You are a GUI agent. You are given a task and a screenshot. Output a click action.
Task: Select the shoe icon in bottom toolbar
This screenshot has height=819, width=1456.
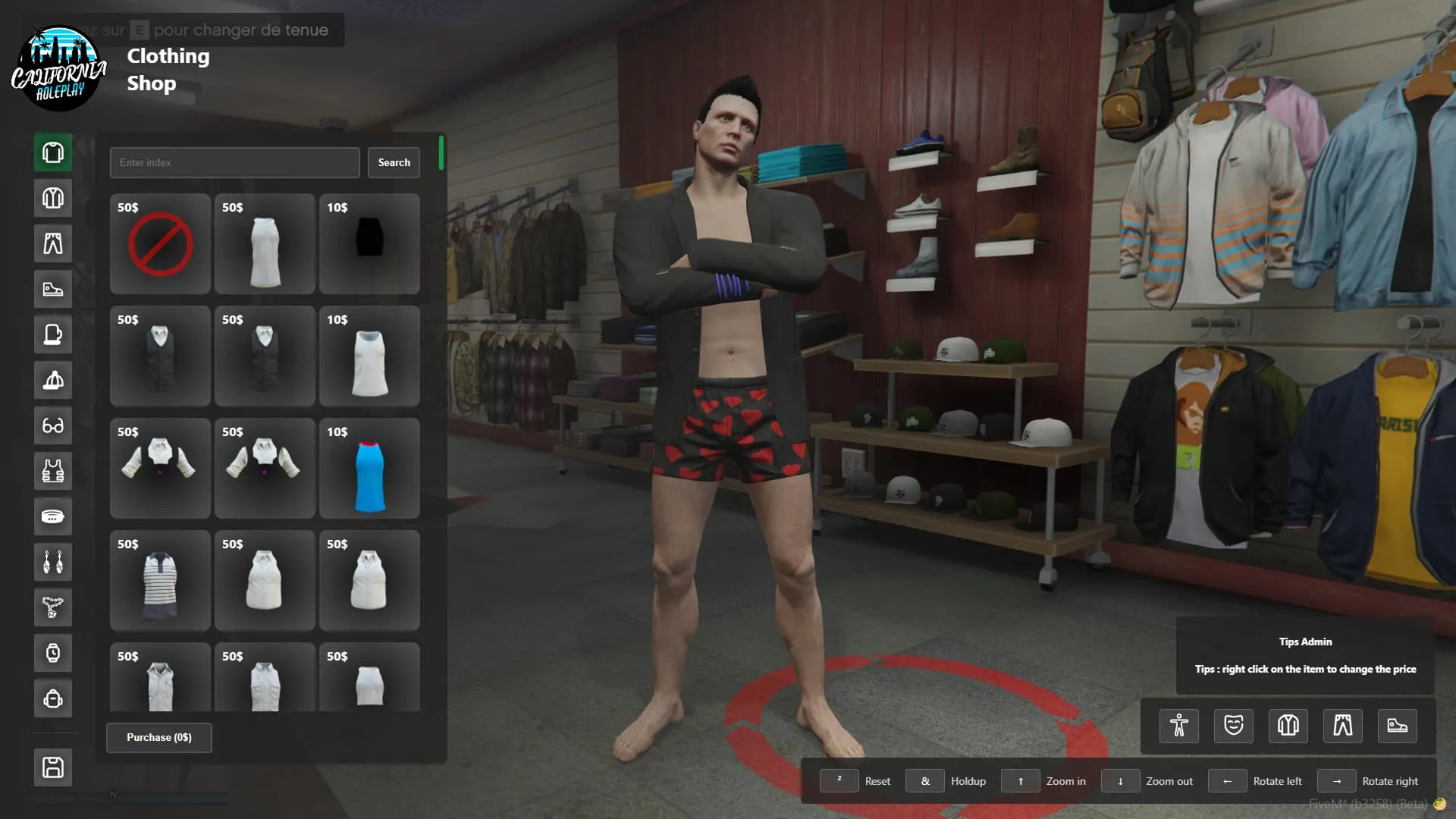click(1398, 726)
